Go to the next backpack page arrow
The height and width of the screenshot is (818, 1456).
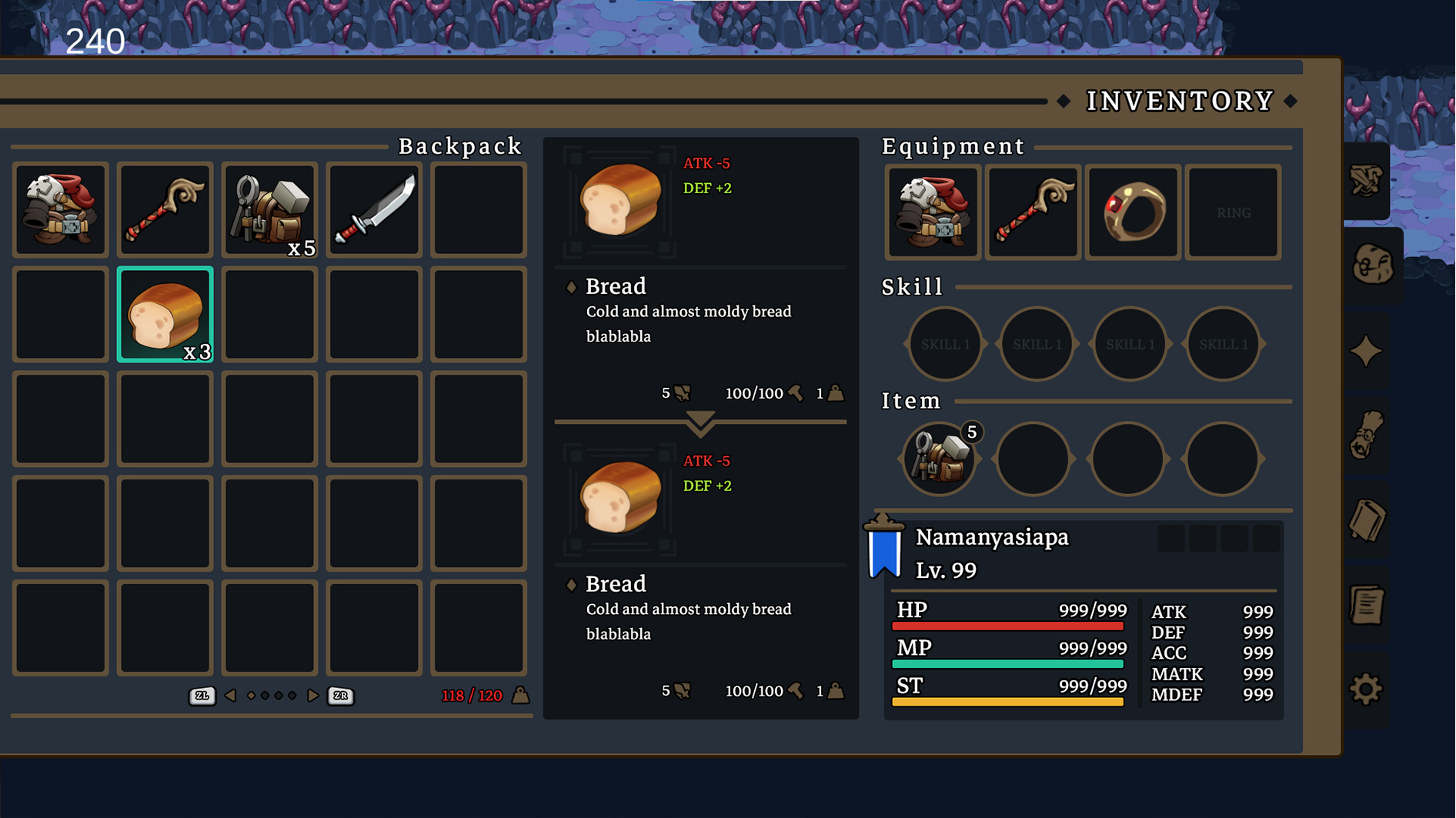click(x=312, y=696)
